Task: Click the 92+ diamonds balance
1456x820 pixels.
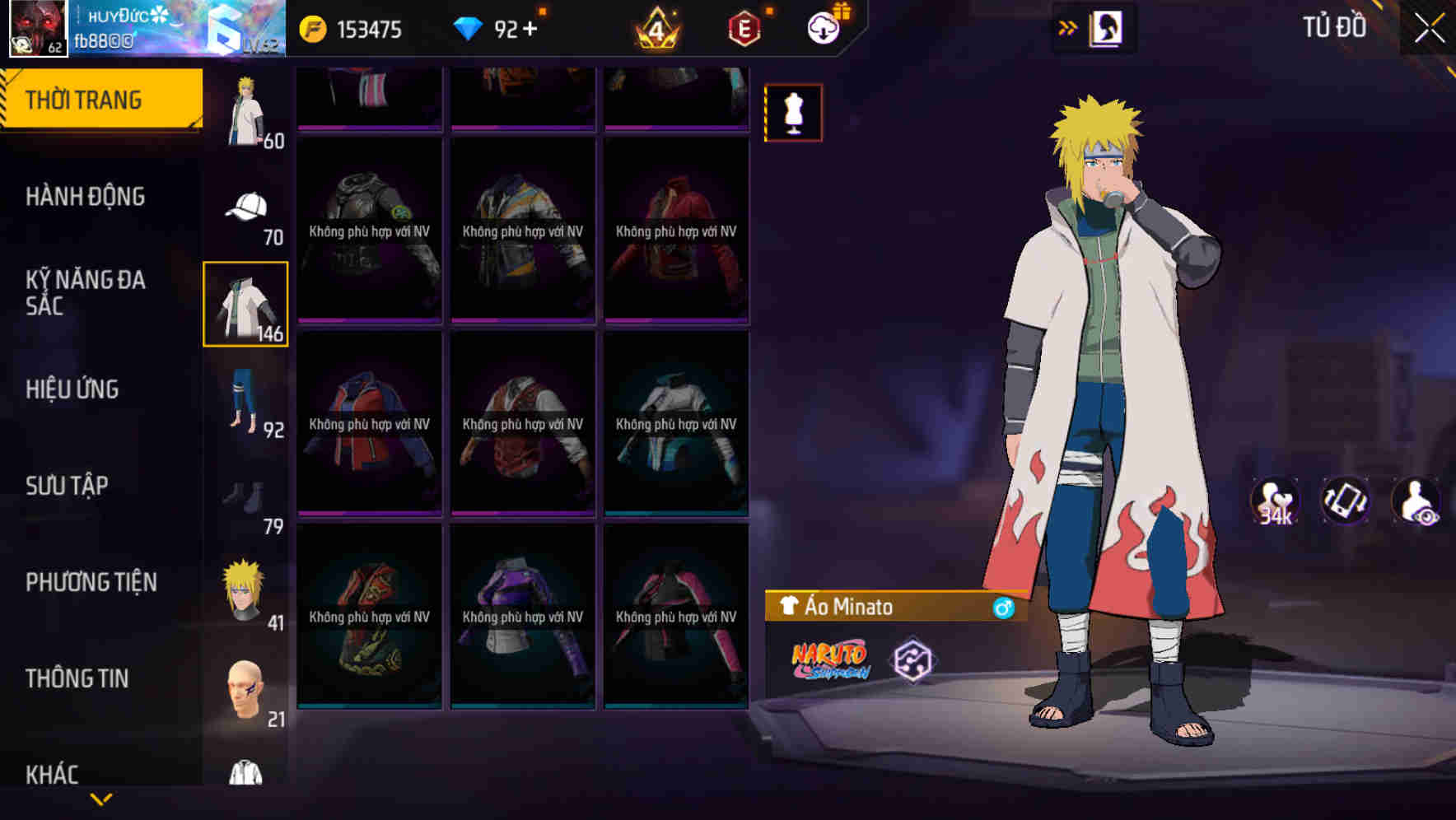Action: 502,27
